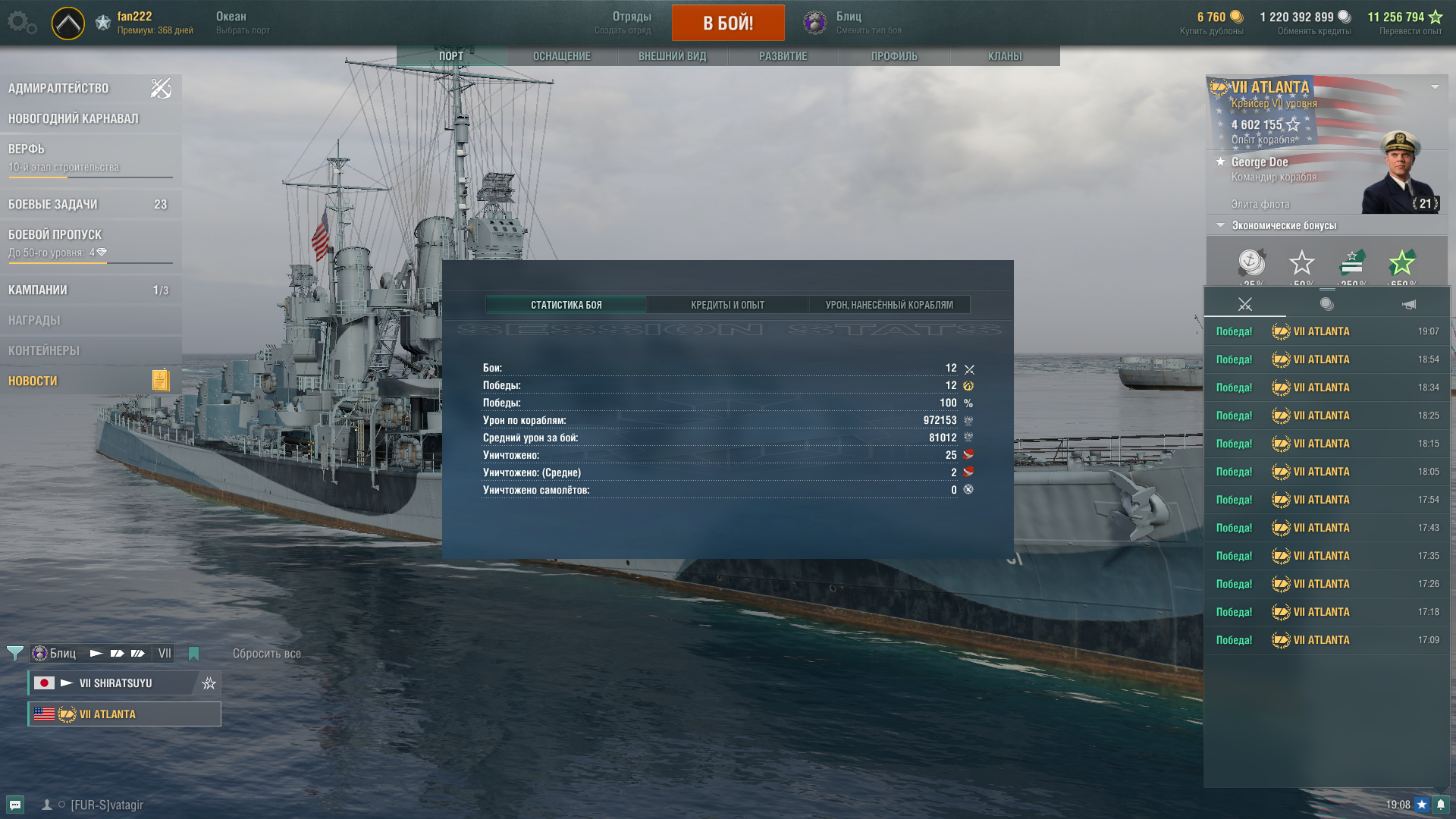Select the НОВОГОДНИЙ КАРНАВАЛ entry
This screenshot has width=1456, height=819.
[x=74, y=119]
